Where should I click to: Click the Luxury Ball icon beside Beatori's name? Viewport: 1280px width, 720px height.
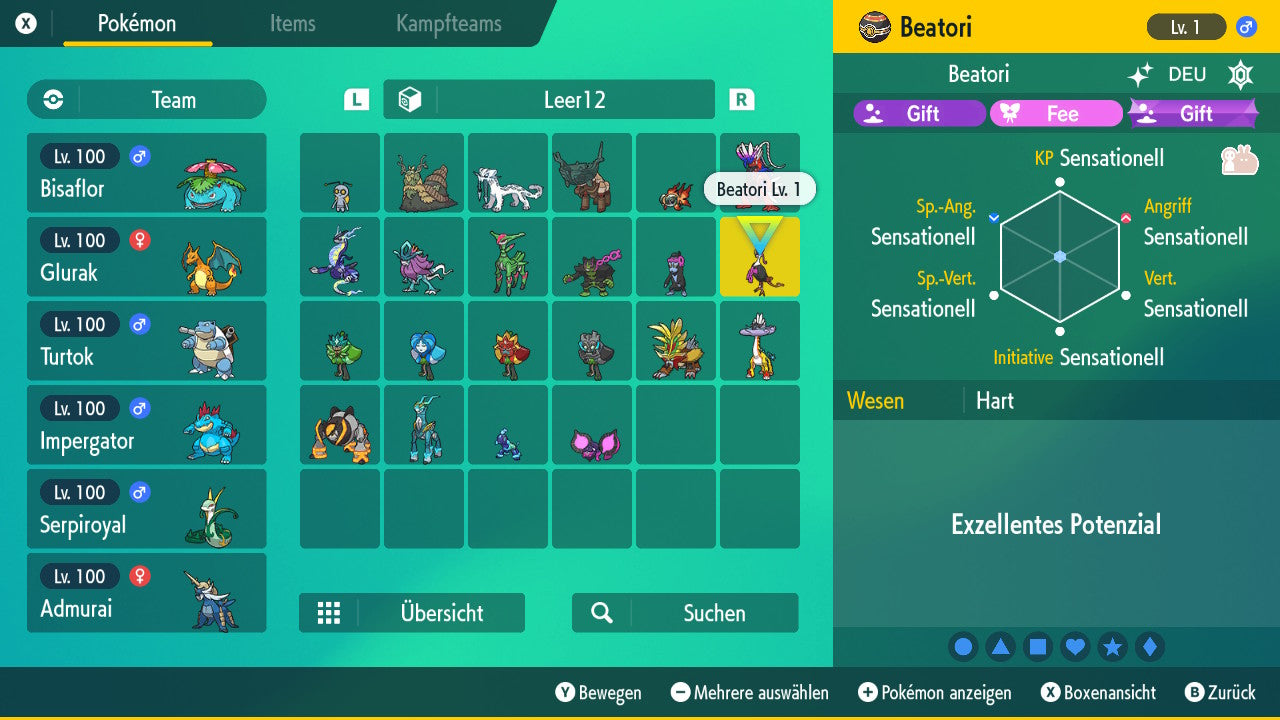873,26
